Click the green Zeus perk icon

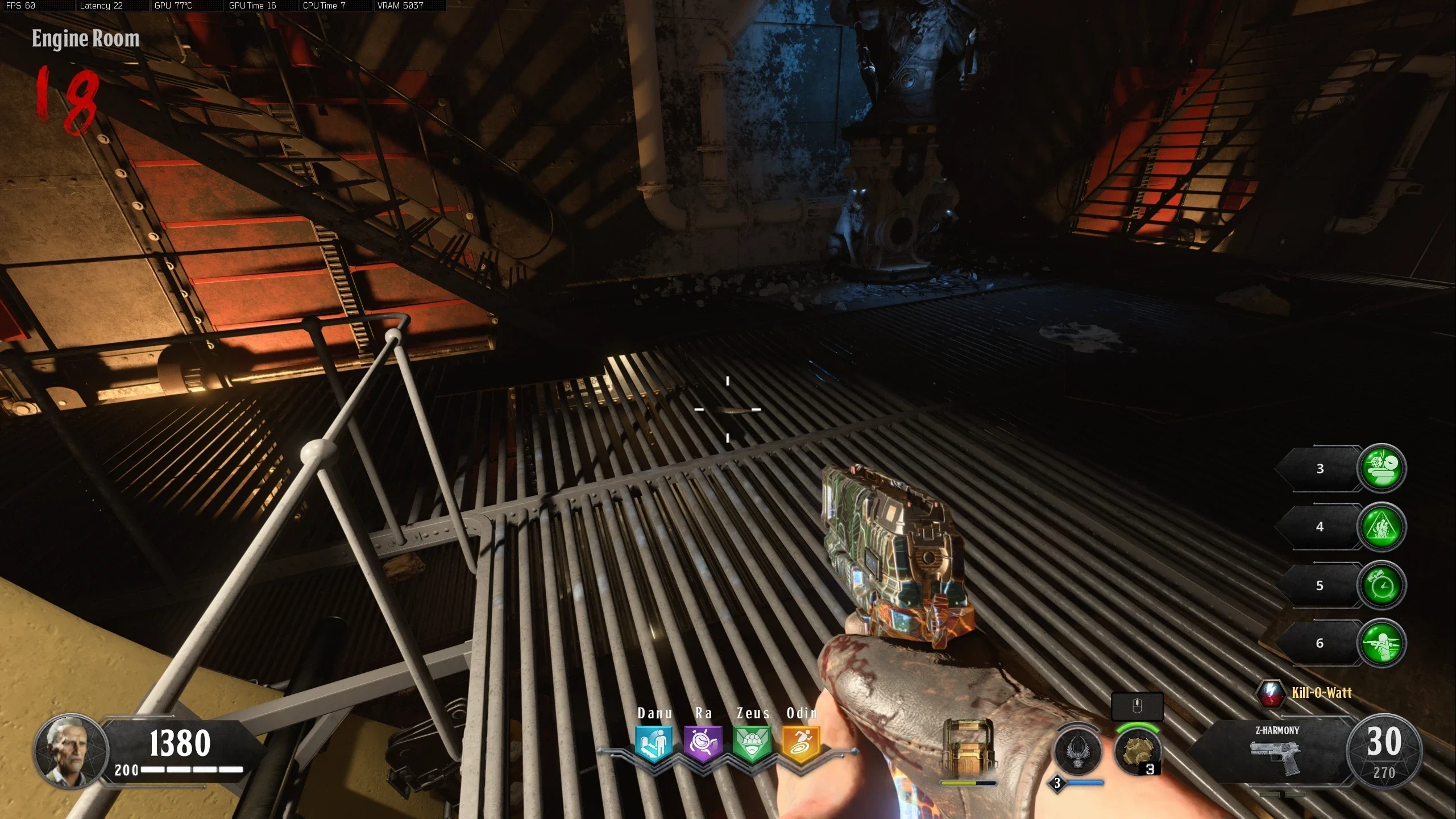pyautogui.click(x=752, y=742)
